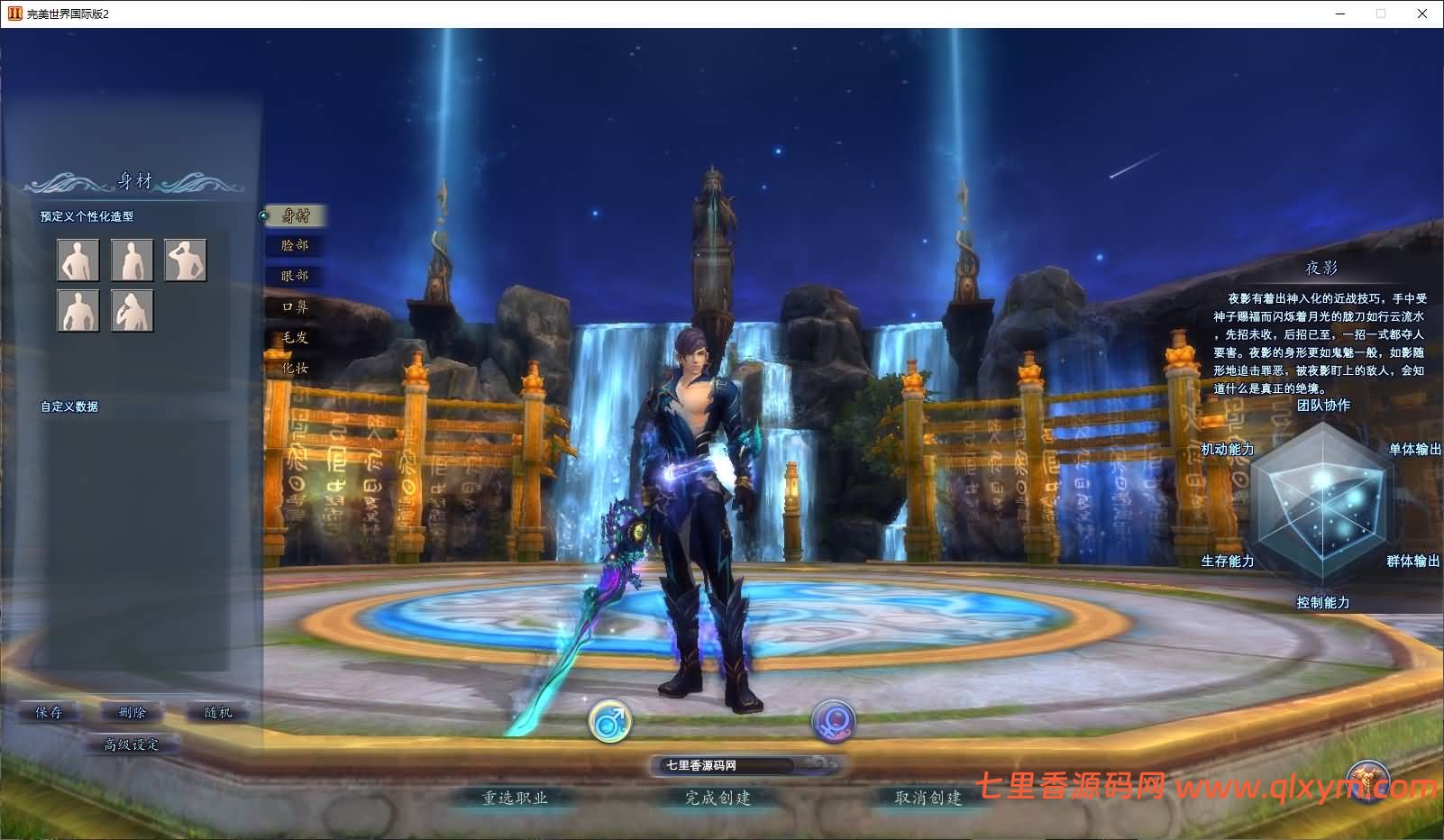Open the 口鼻 adjustment section
The width and height of the screenshot is (1444, 840).
pos(295,306)
